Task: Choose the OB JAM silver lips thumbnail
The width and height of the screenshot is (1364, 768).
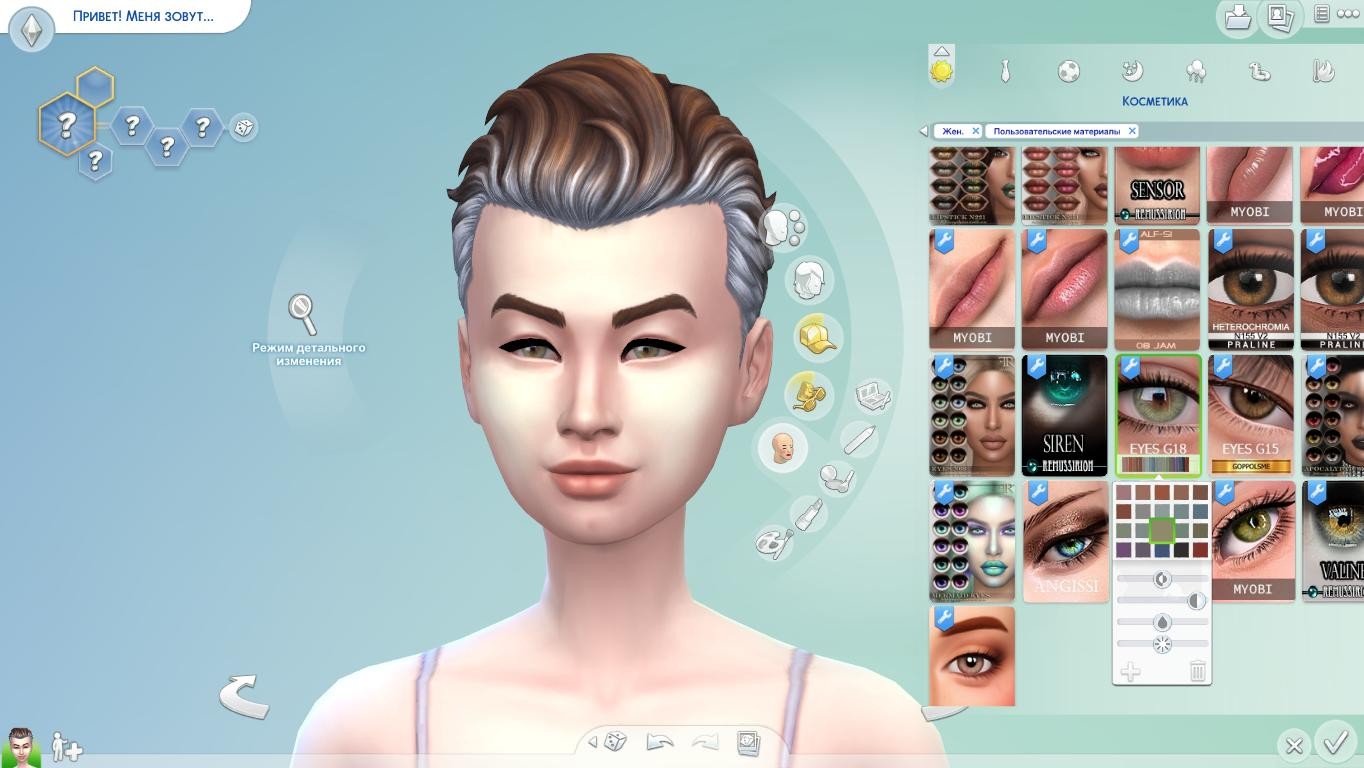Action: 1157,290
